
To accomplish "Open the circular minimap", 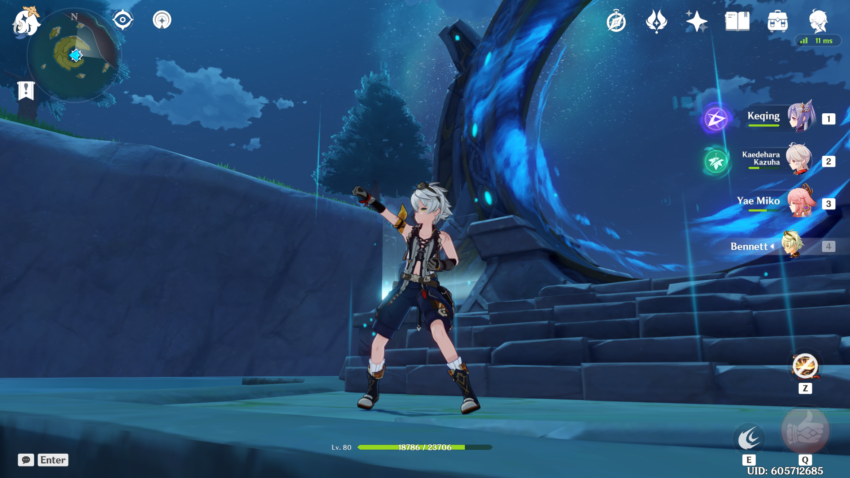I will (73, 54).
